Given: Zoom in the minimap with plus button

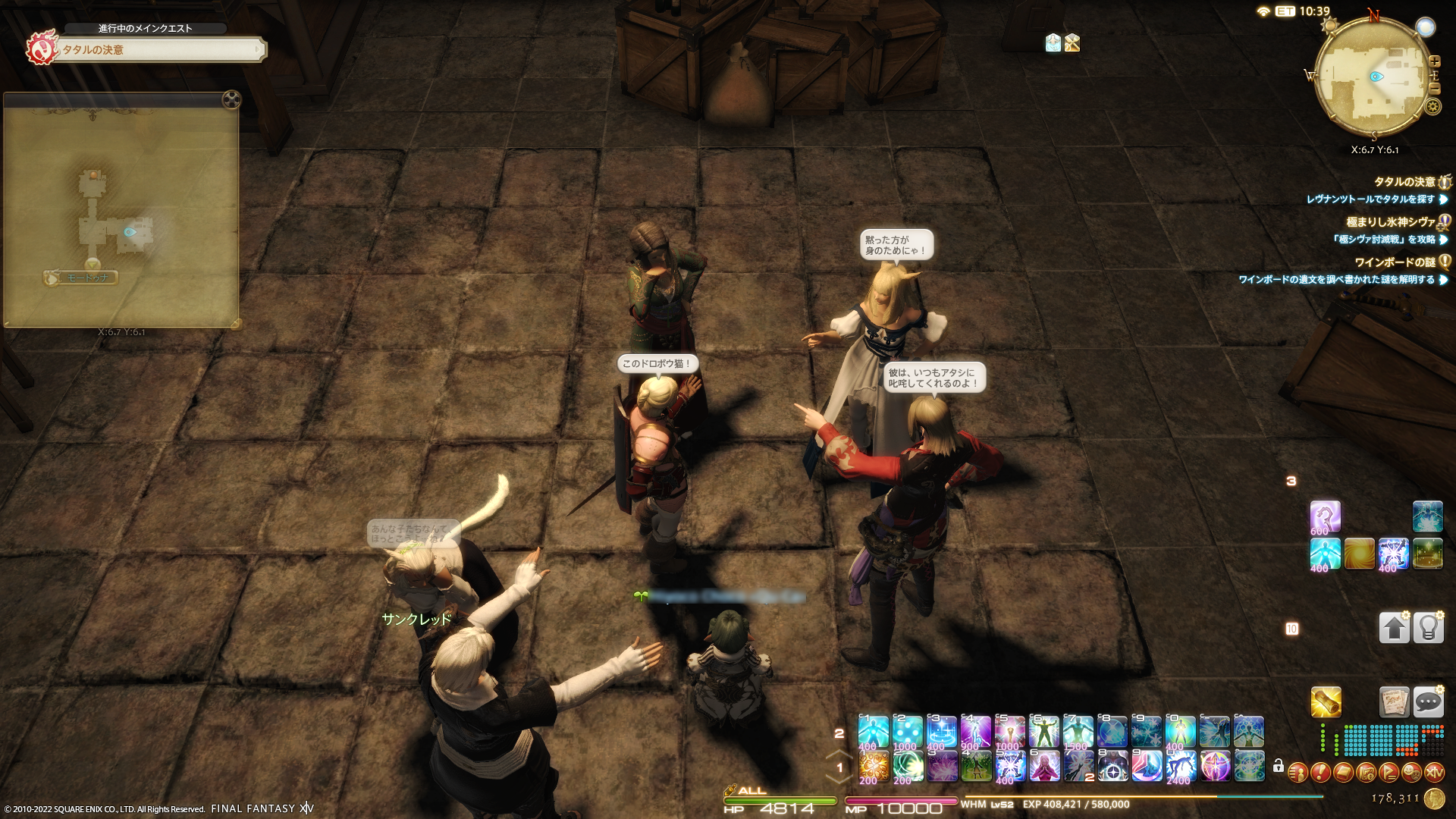Looking at the screenshot, I should click(x=1434, y=61).
